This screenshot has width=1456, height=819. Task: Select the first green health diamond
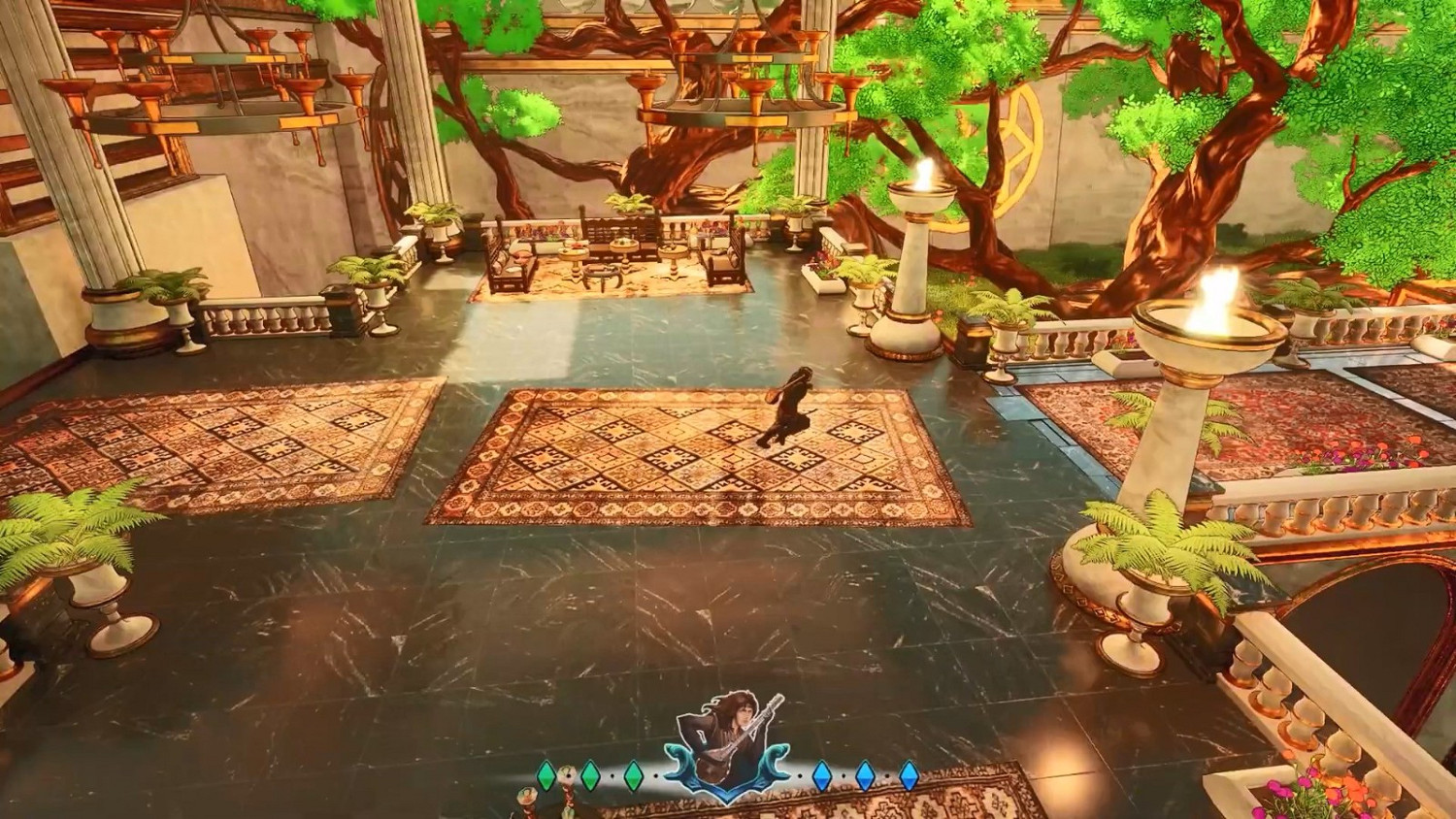(x=546, y=774)
